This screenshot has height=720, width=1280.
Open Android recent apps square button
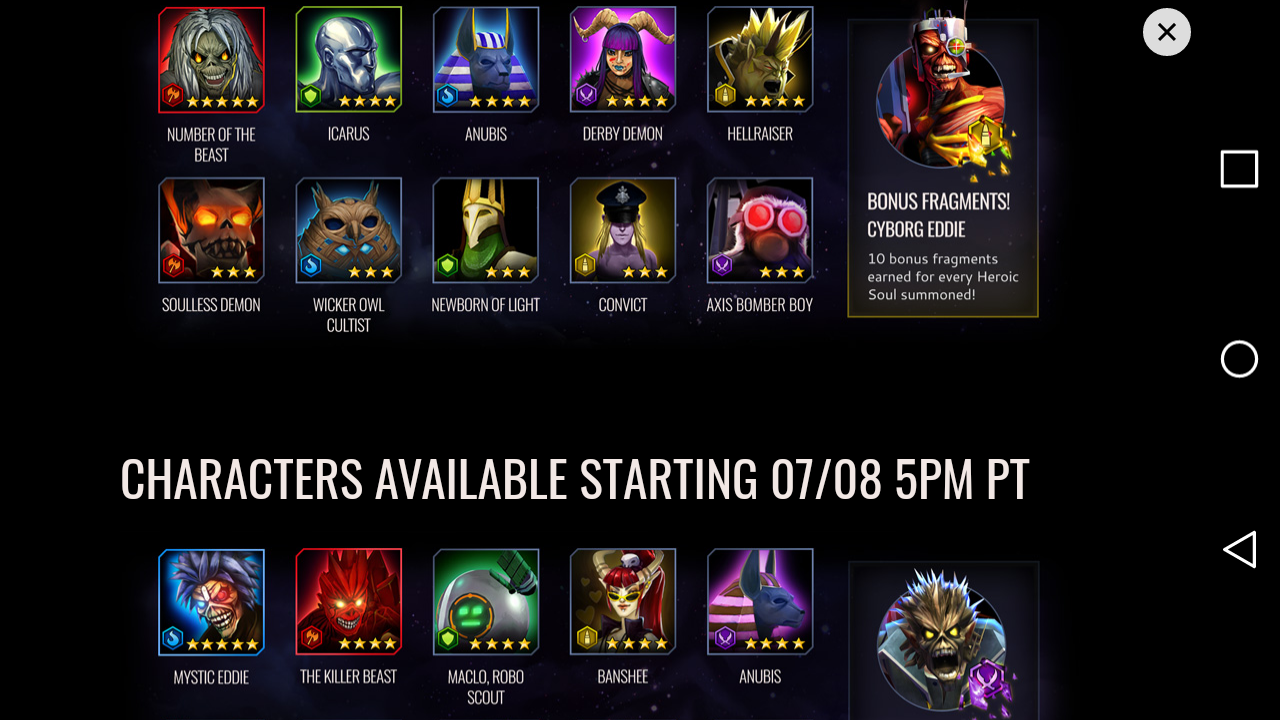1239,169
